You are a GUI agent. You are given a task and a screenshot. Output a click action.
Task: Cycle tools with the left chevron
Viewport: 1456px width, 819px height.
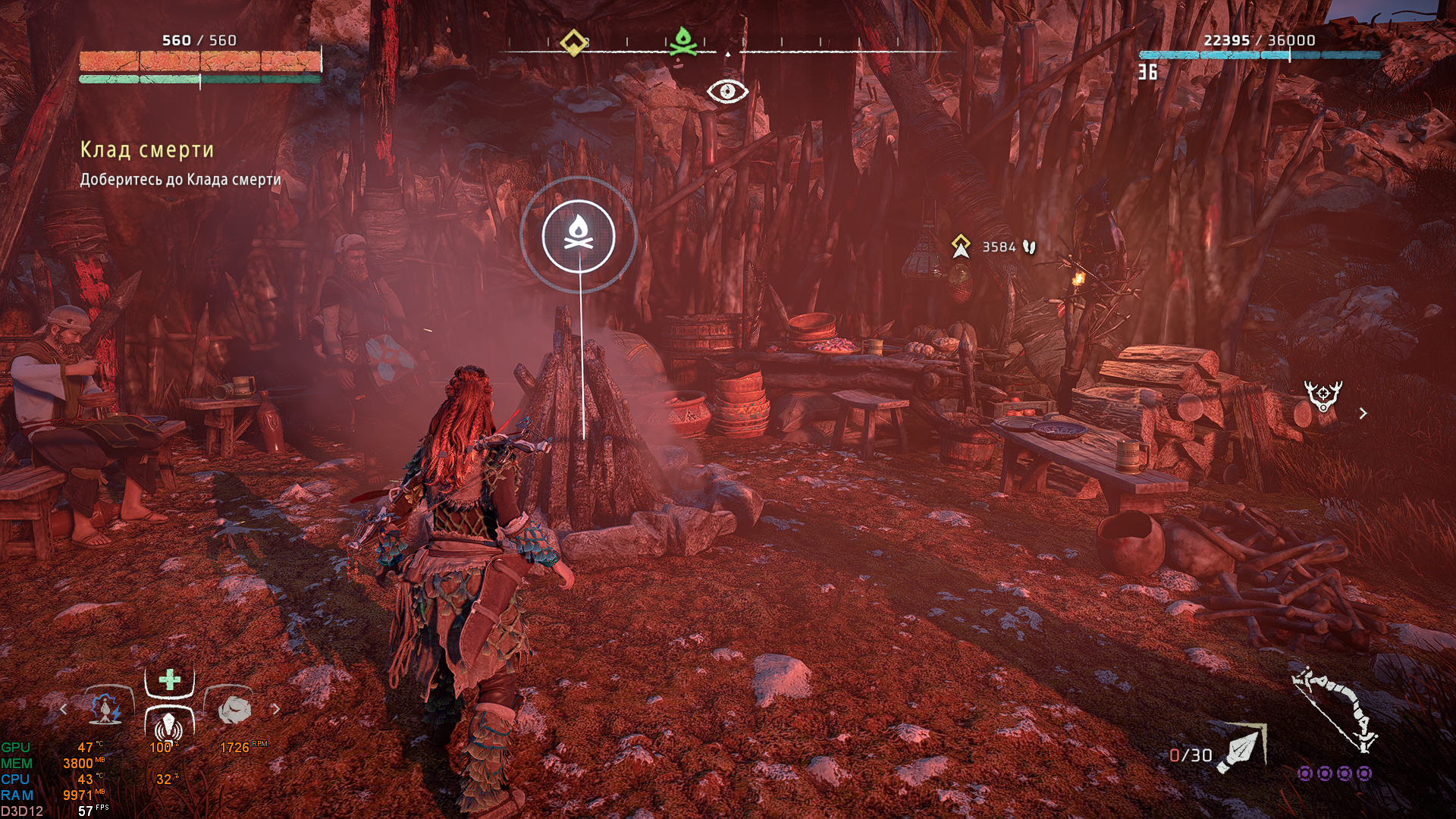point(64,709)
